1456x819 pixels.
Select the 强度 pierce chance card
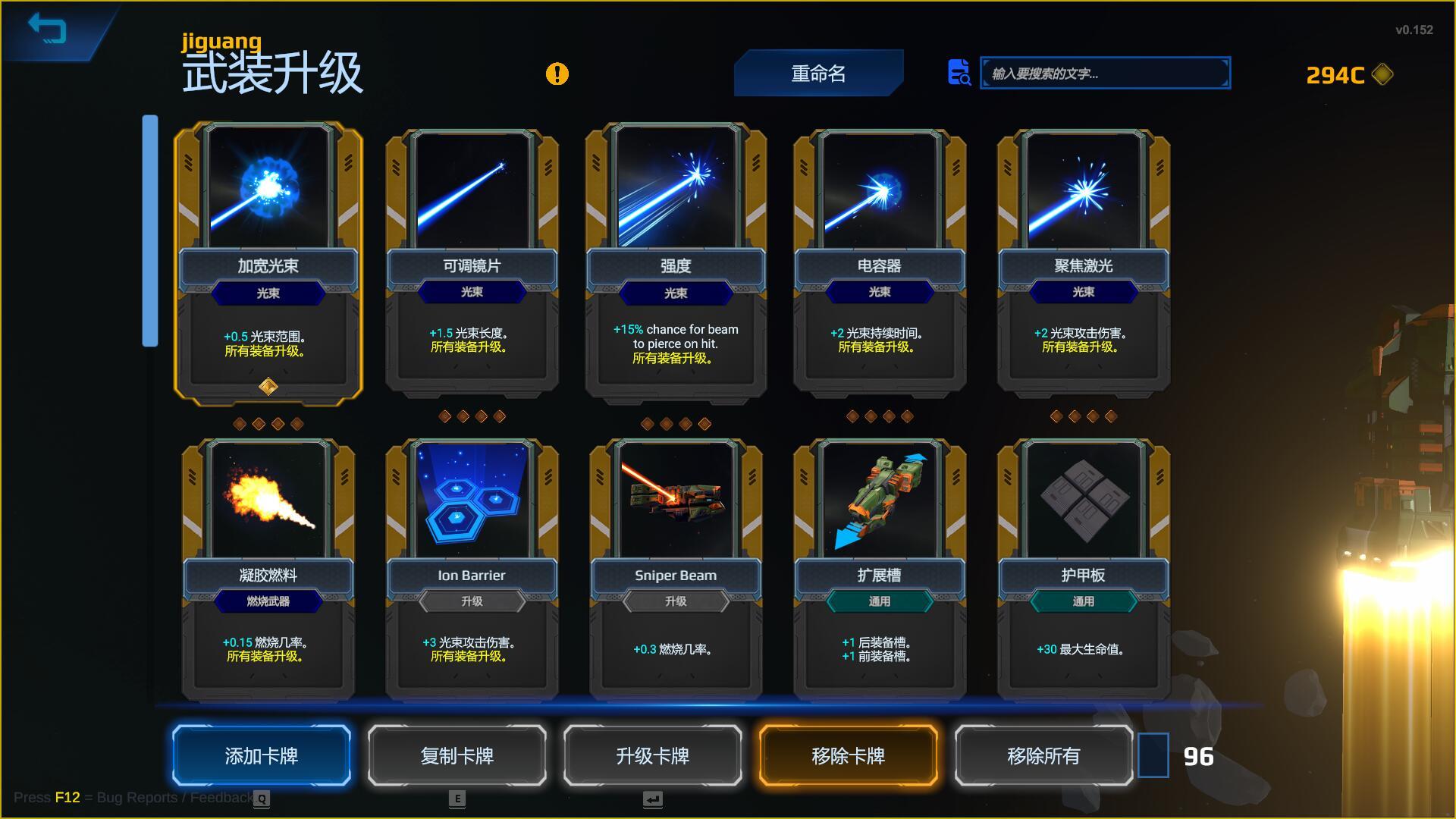coord(676,262)
